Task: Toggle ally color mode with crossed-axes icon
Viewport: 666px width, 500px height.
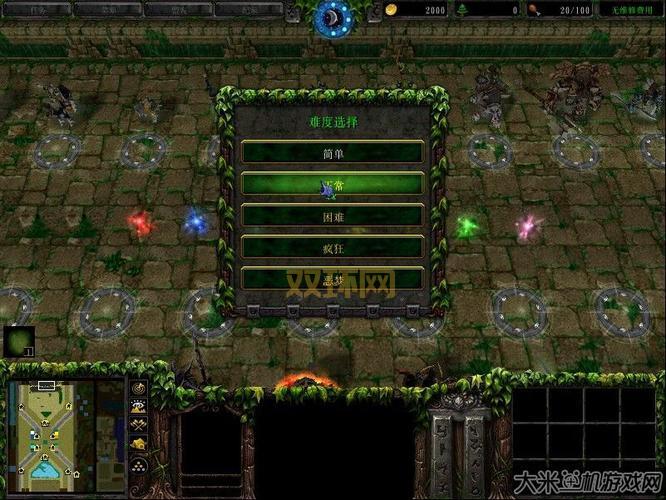Action: pos(139,425)
